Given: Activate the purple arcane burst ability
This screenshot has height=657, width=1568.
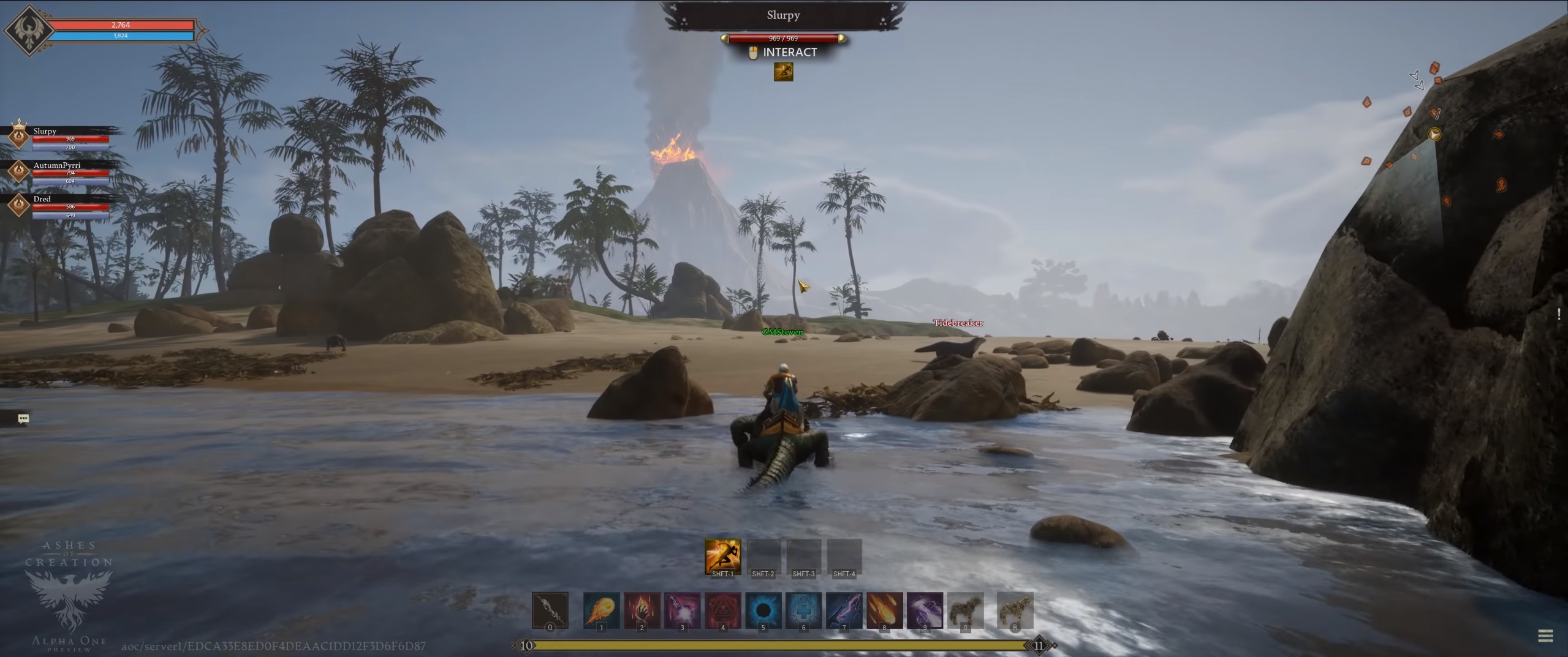Looking at the screenshot, I should click(682, 609).
